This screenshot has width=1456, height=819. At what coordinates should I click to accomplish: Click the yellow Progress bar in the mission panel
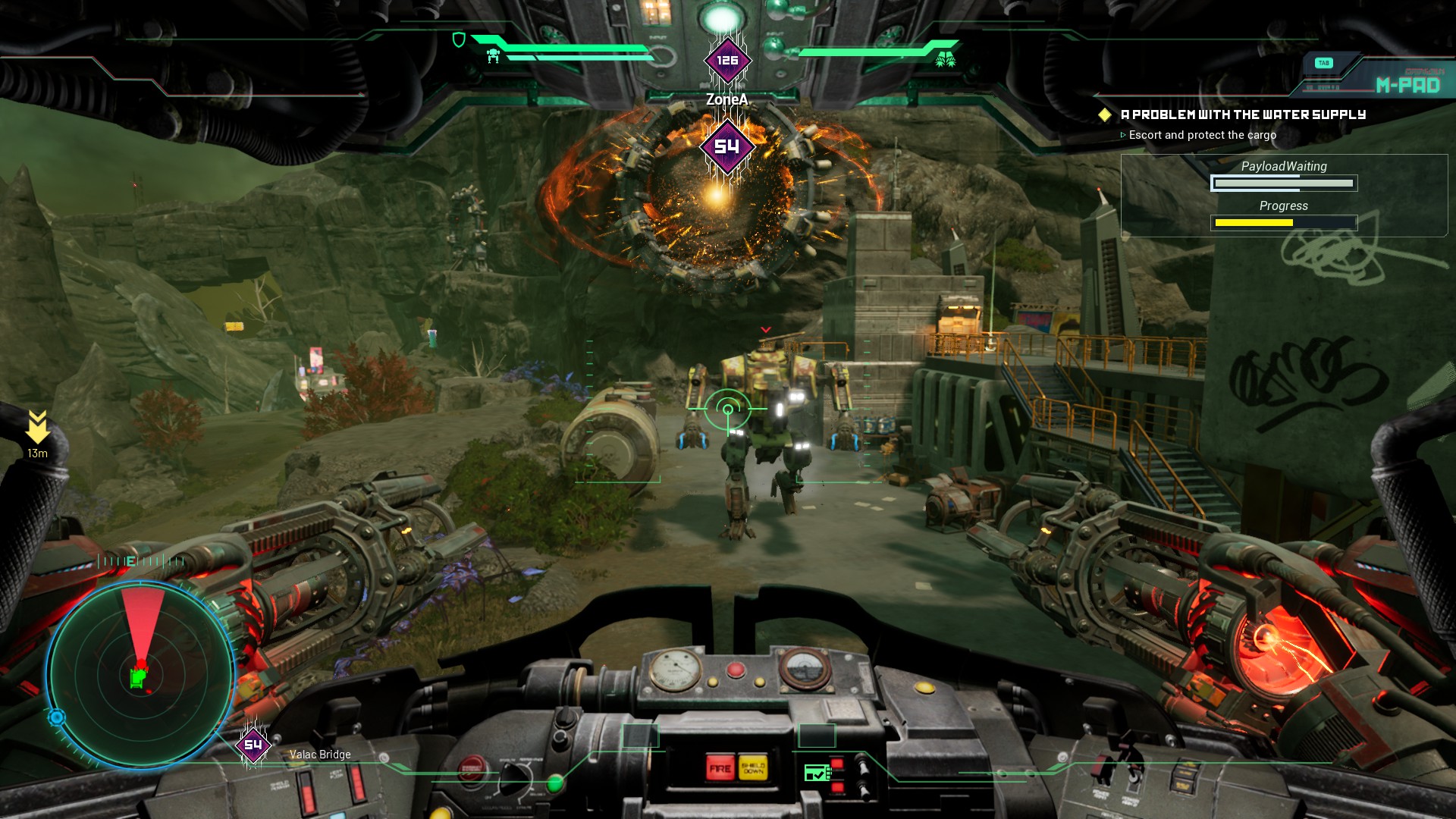(x=1285, y=223)
